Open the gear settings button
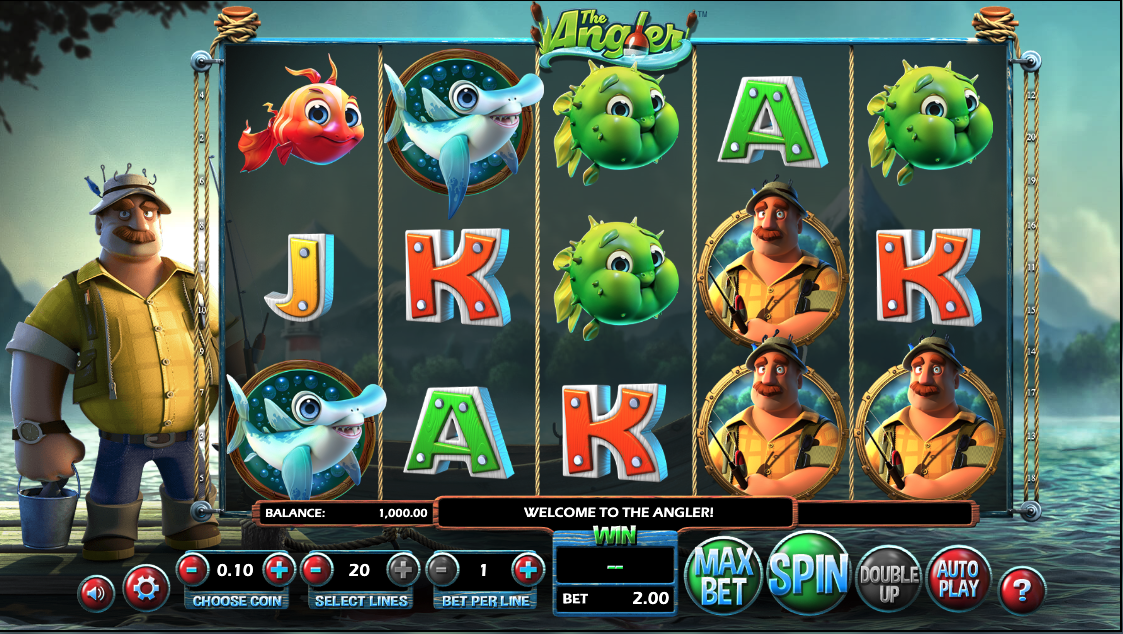 145,589
